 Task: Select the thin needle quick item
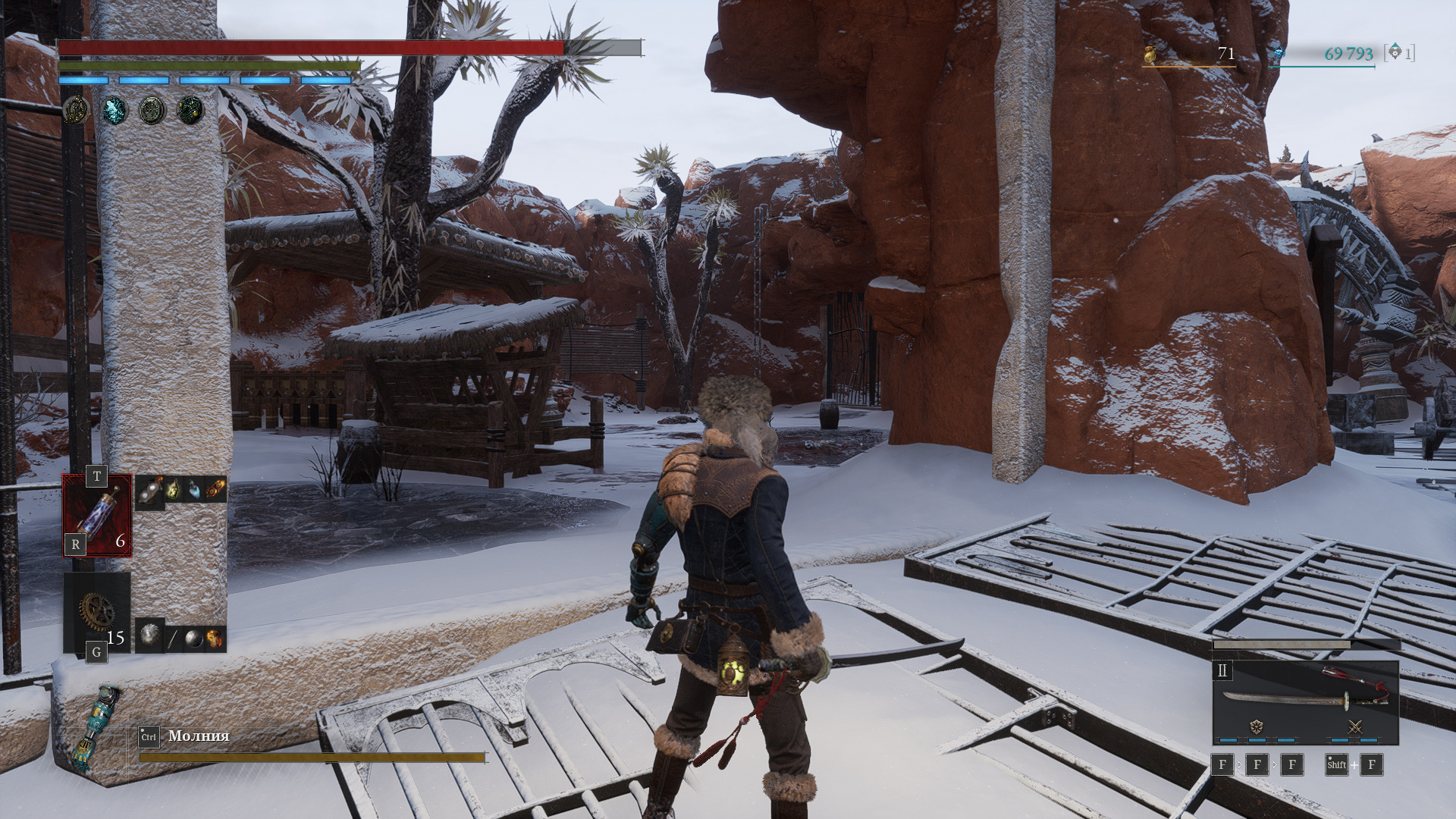pos(172,639)
